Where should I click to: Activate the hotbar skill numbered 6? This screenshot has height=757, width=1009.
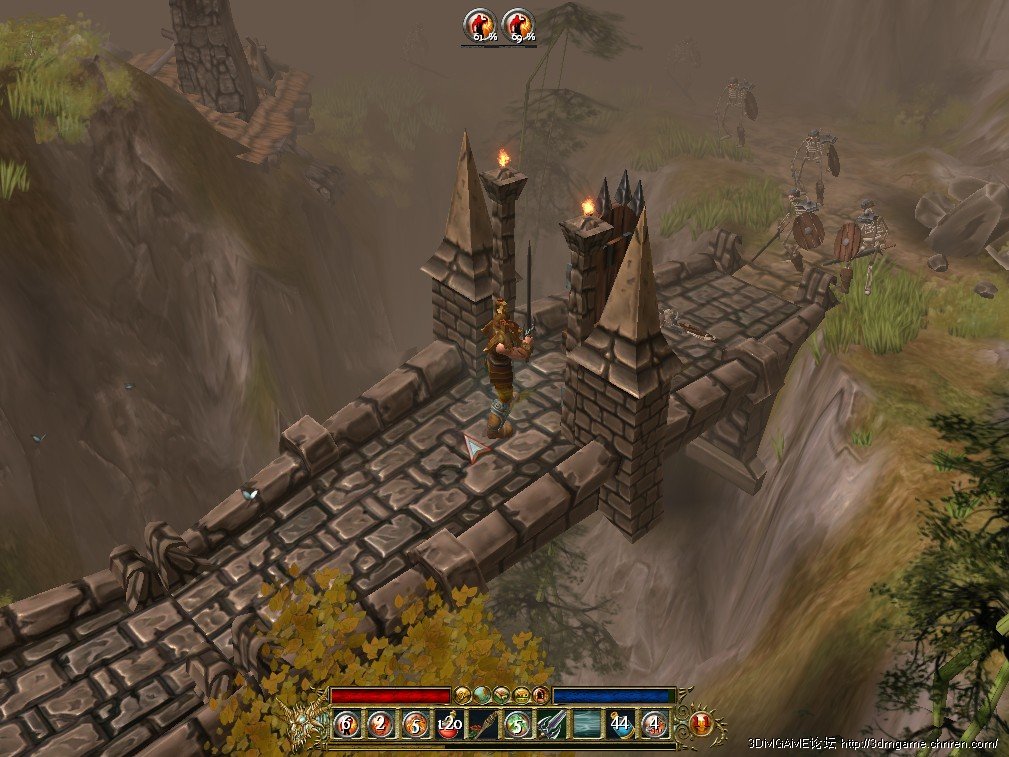tap(347, 722)
